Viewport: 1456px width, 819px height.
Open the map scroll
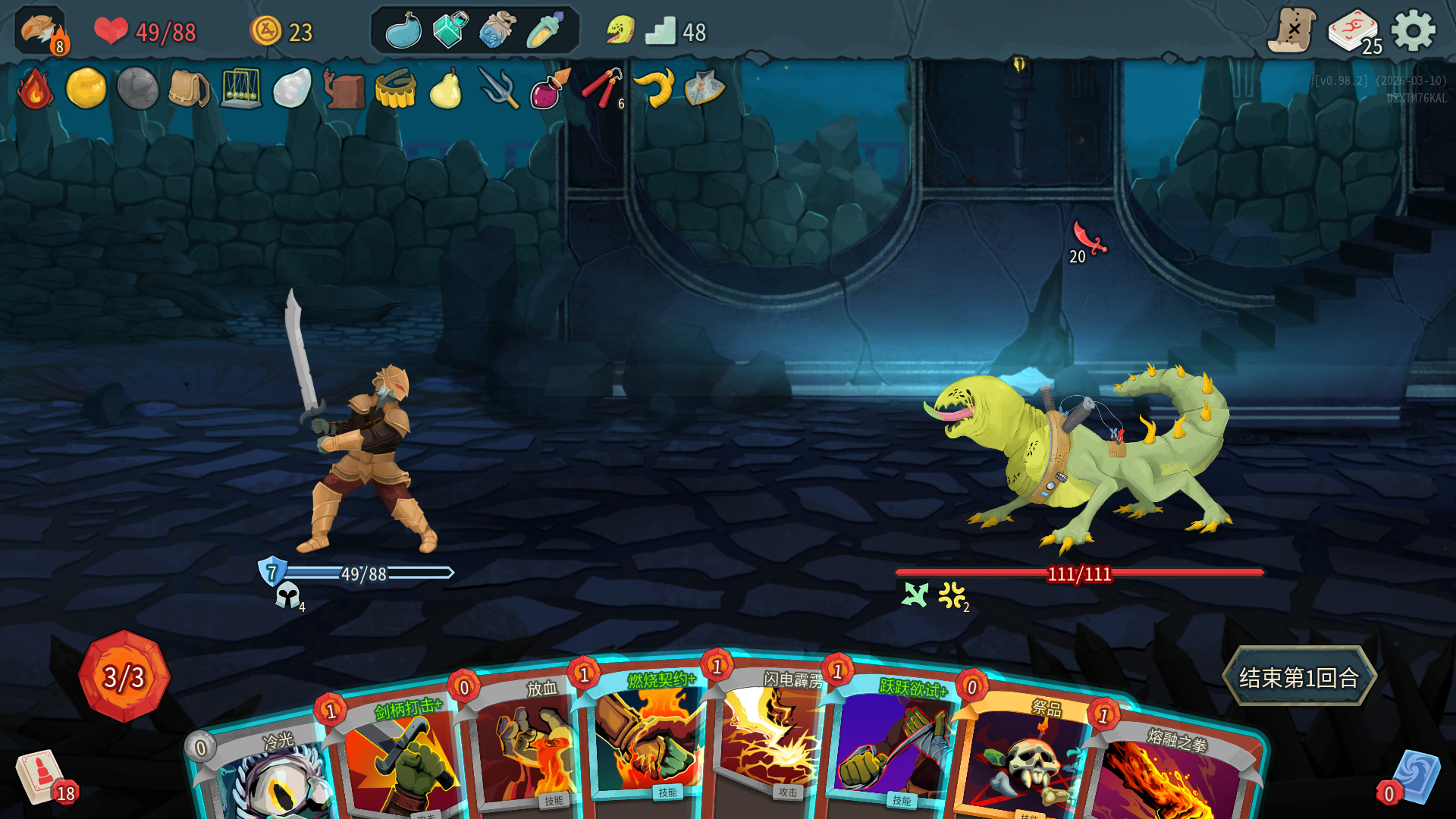[1291, 32]
